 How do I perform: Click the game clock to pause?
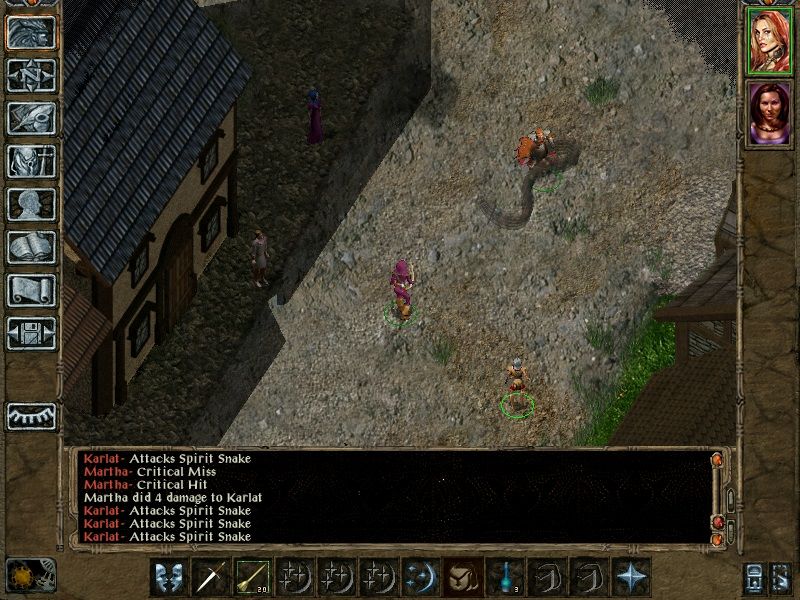(x=30, y=575)
